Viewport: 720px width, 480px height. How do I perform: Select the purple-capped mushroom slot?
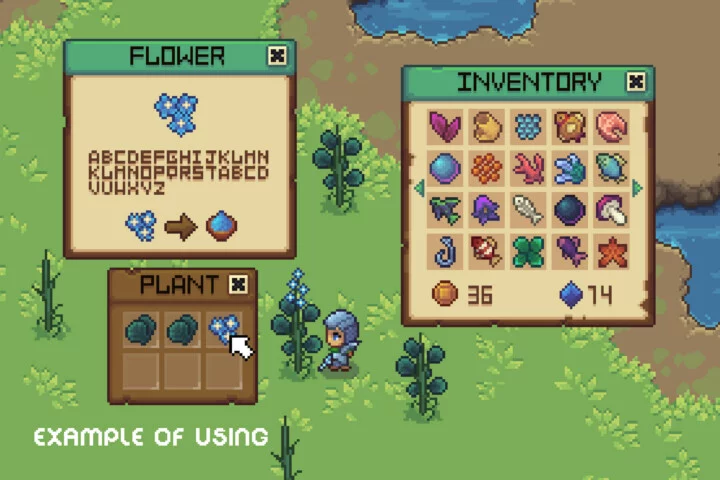611,209
